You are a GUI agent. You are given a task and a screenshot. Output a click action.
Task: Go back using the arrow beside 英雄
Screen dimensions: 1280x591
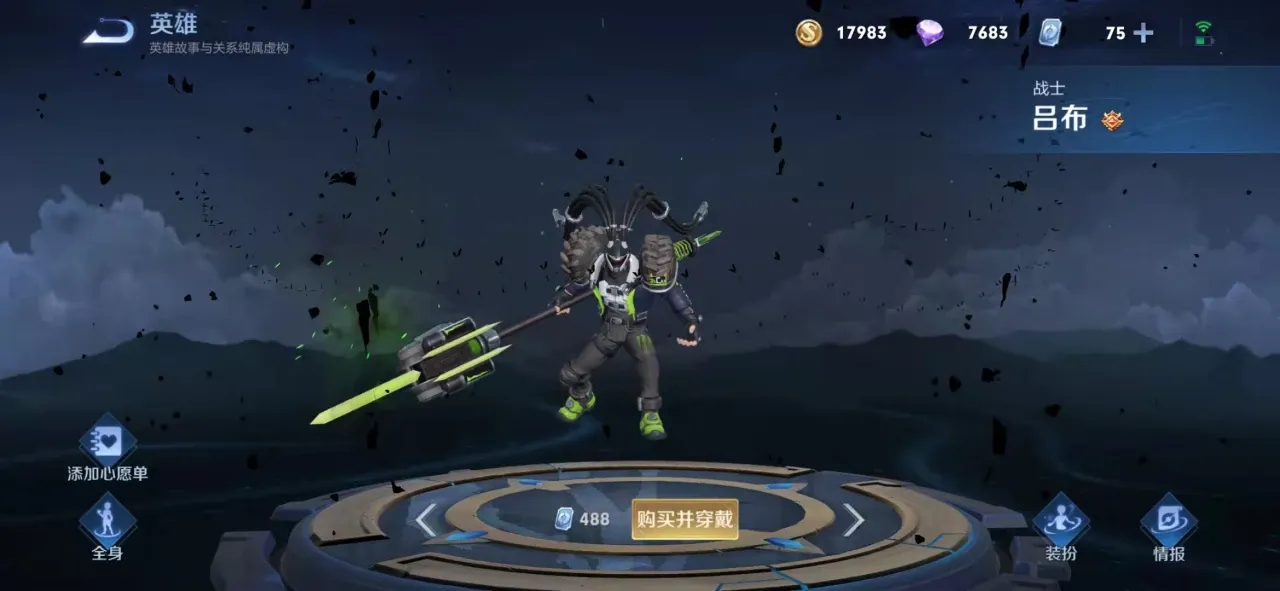click(x=108, y=33)
